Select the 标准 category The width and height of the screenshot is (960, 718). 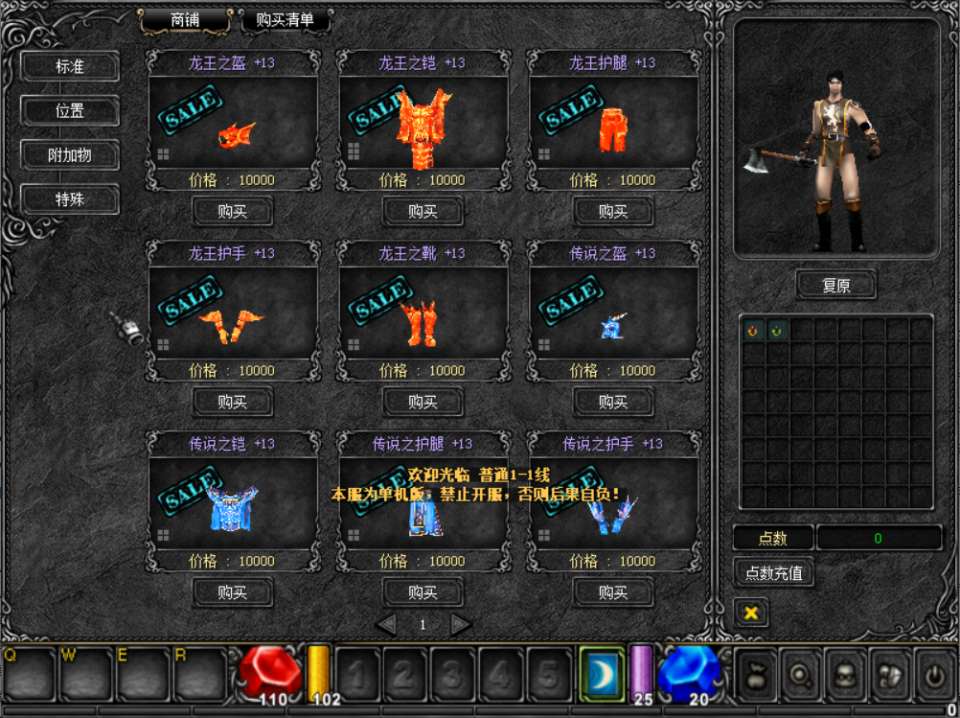[70, 67]
